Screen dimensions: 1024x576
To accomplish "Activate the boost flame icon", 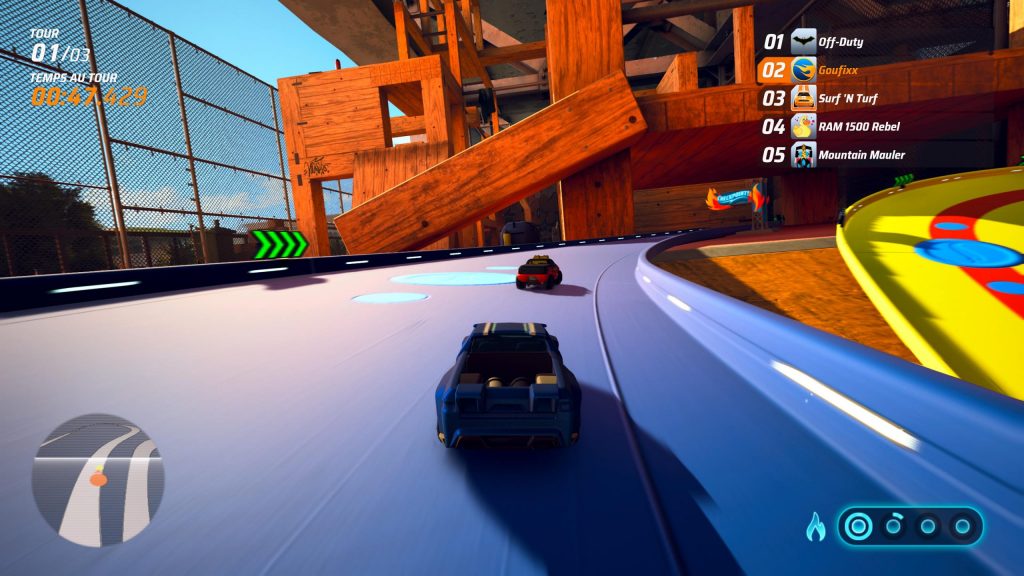I will pos(816,526).
